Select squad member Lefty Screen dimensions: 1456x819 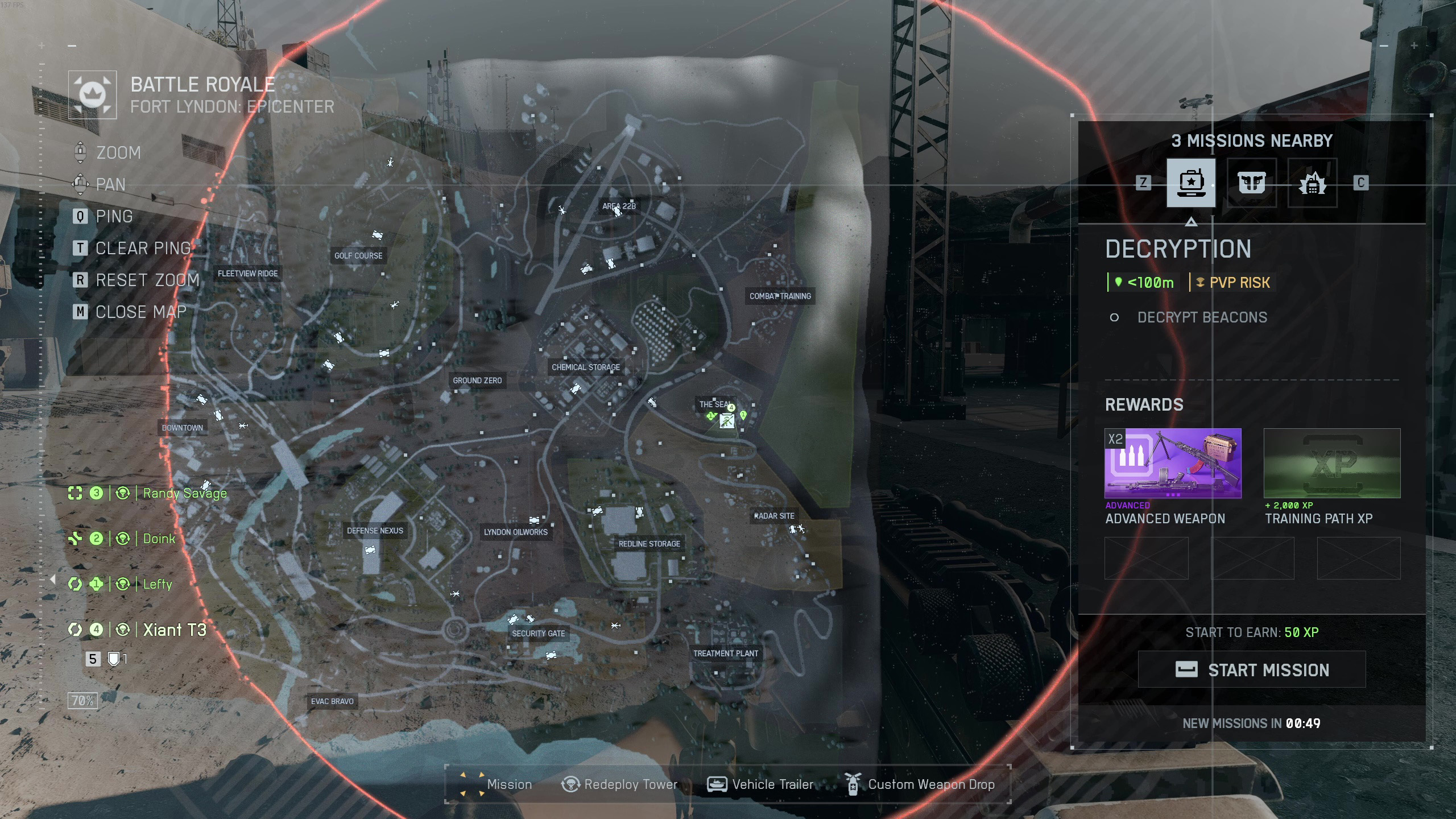pyautogui.click(x=157, y=584)
